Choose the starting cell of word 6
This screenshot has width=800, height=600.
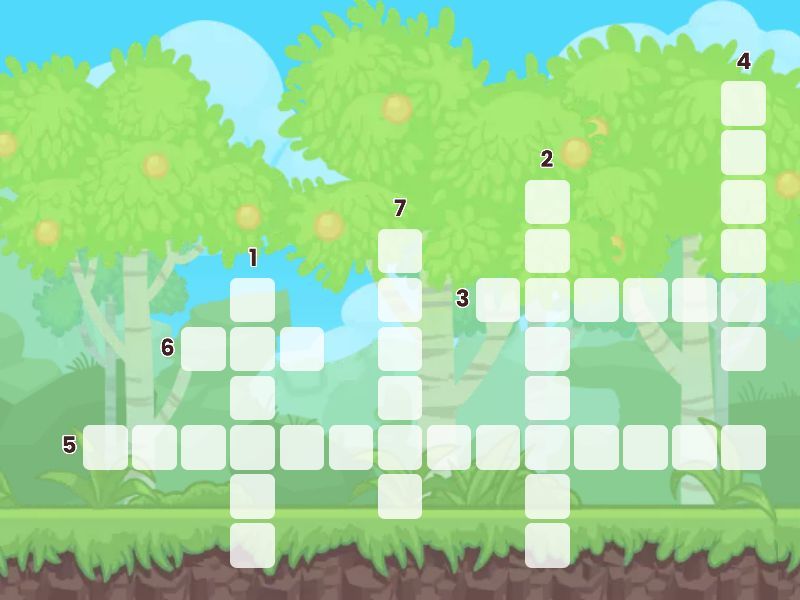click(x=203, y=349)
